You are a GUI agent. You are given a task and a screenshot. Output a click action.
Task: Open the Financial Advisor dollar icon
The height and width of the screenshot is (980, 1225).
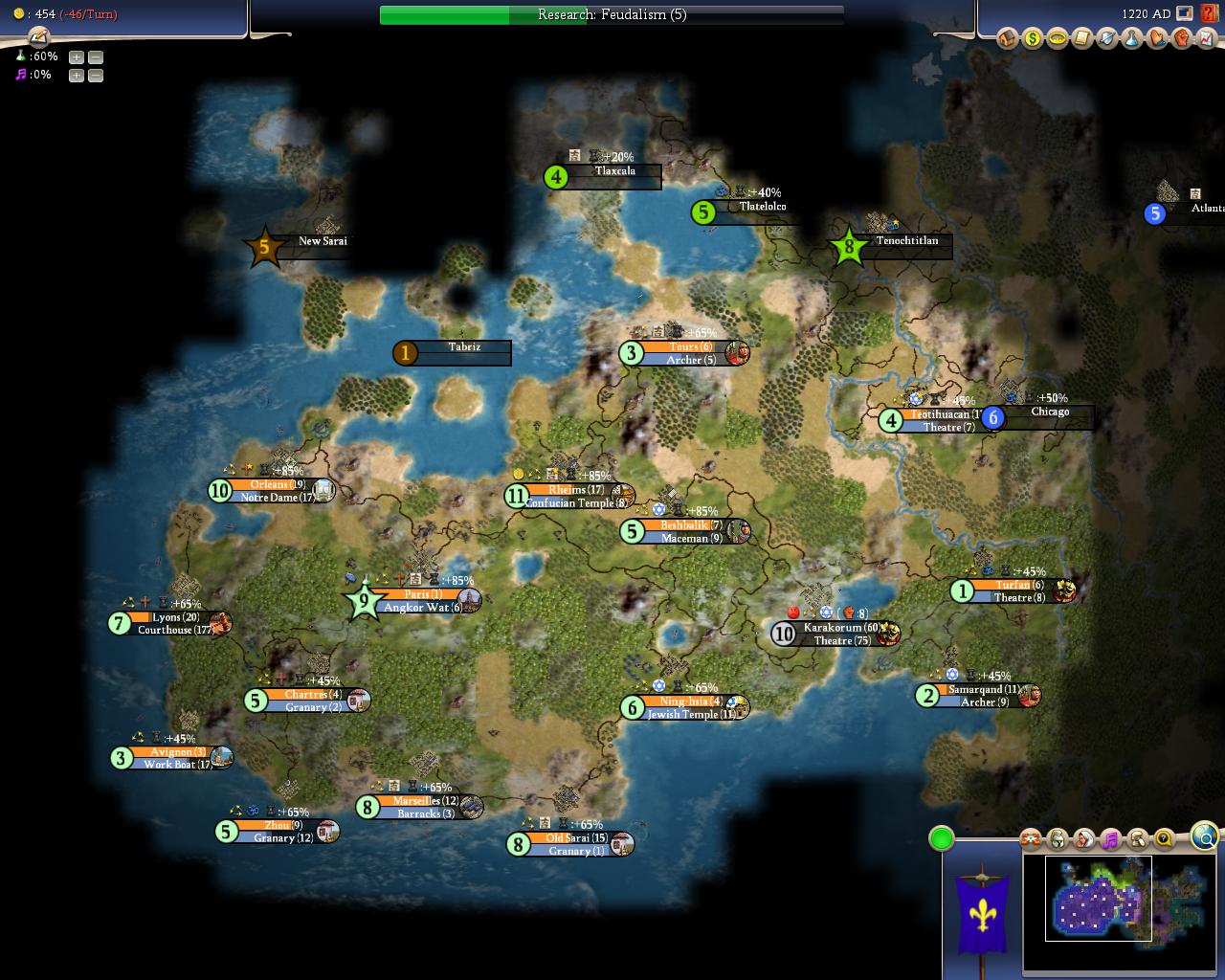pyautogui.click(x=1032, y=38)
